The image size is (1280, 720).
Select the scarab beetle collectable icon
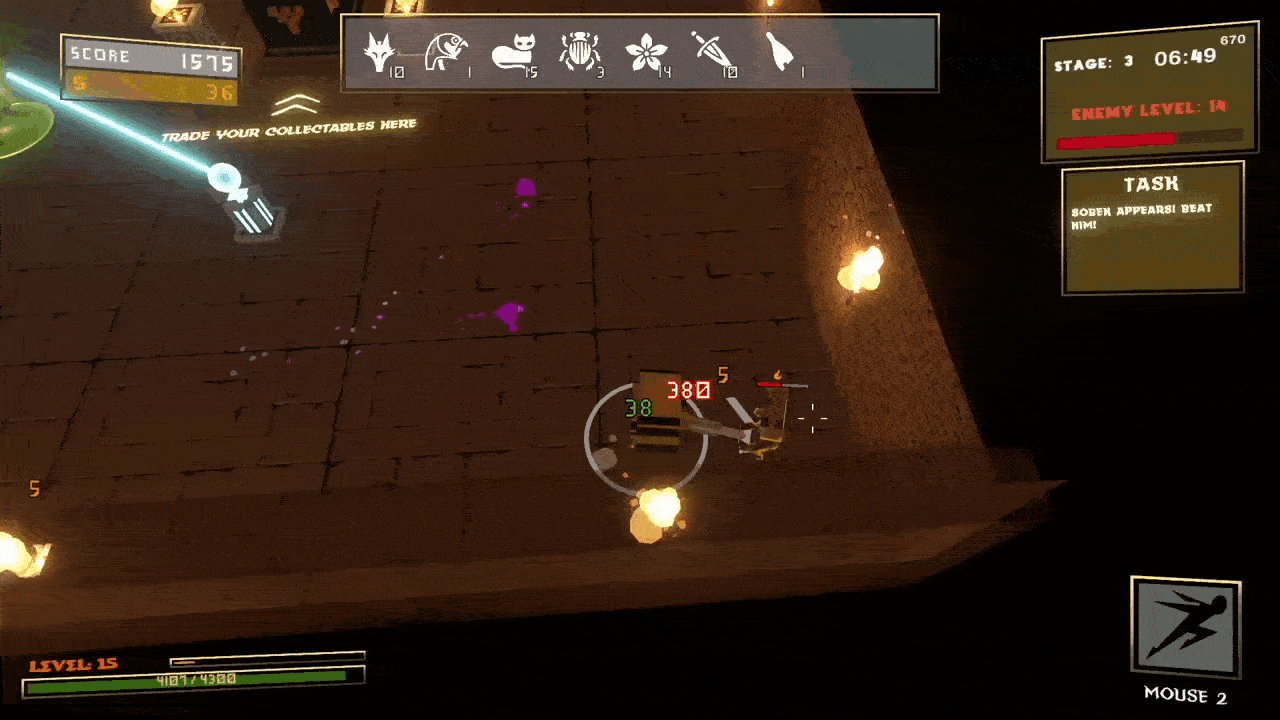[578, 51]
